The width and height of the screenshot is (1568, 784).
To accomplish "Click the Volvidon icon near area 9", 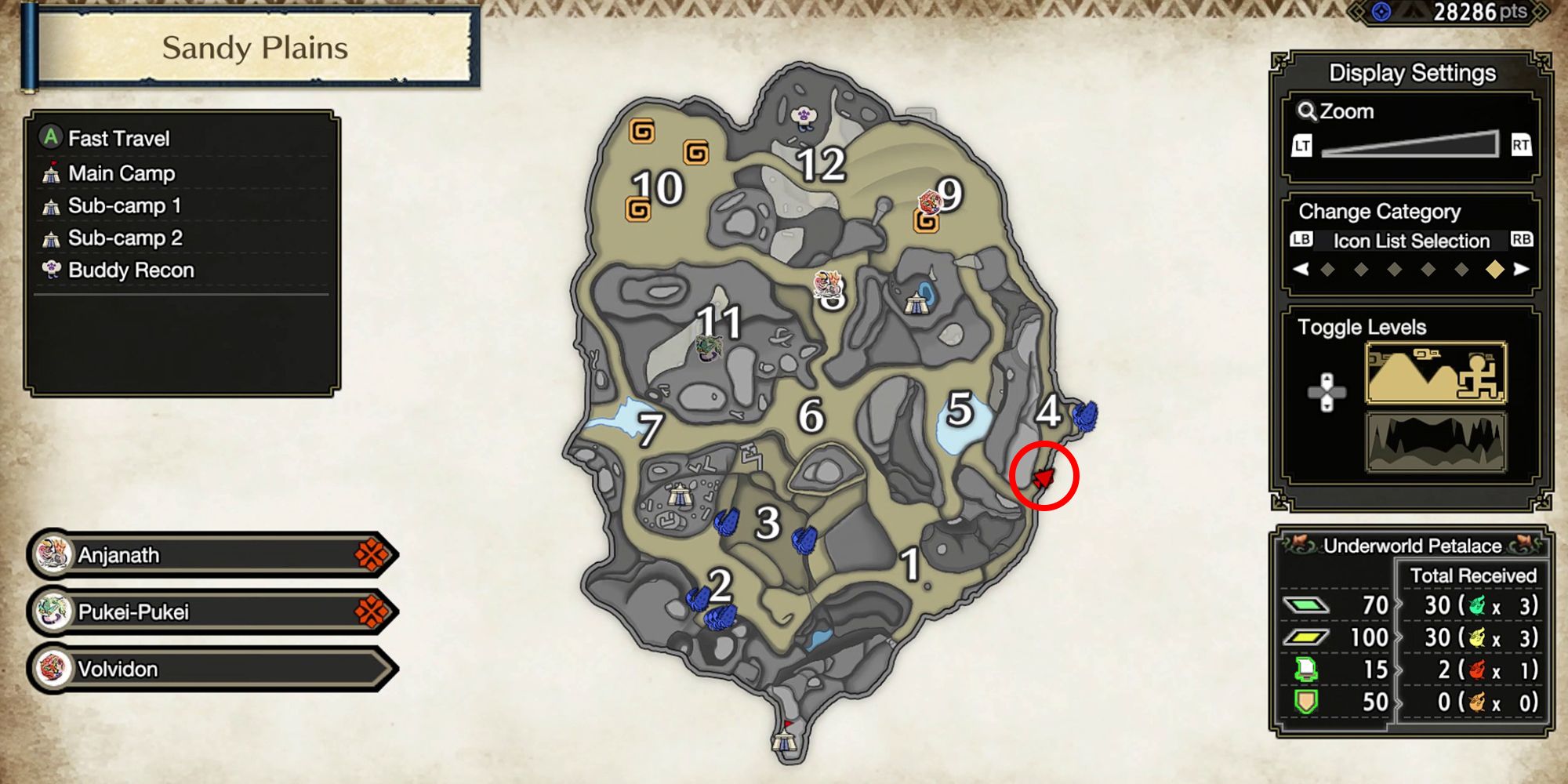I will coord(929,200).
